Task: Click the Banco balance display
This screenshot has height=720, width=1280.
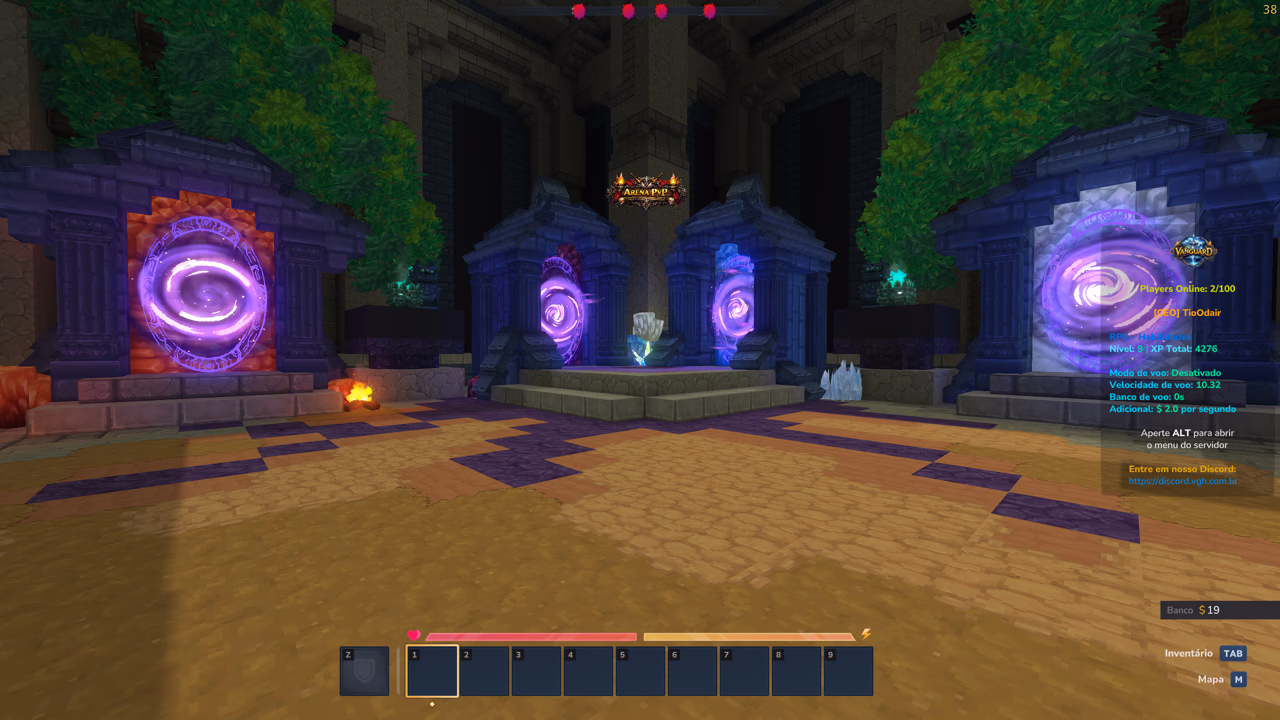Action: coord(1196,610)
